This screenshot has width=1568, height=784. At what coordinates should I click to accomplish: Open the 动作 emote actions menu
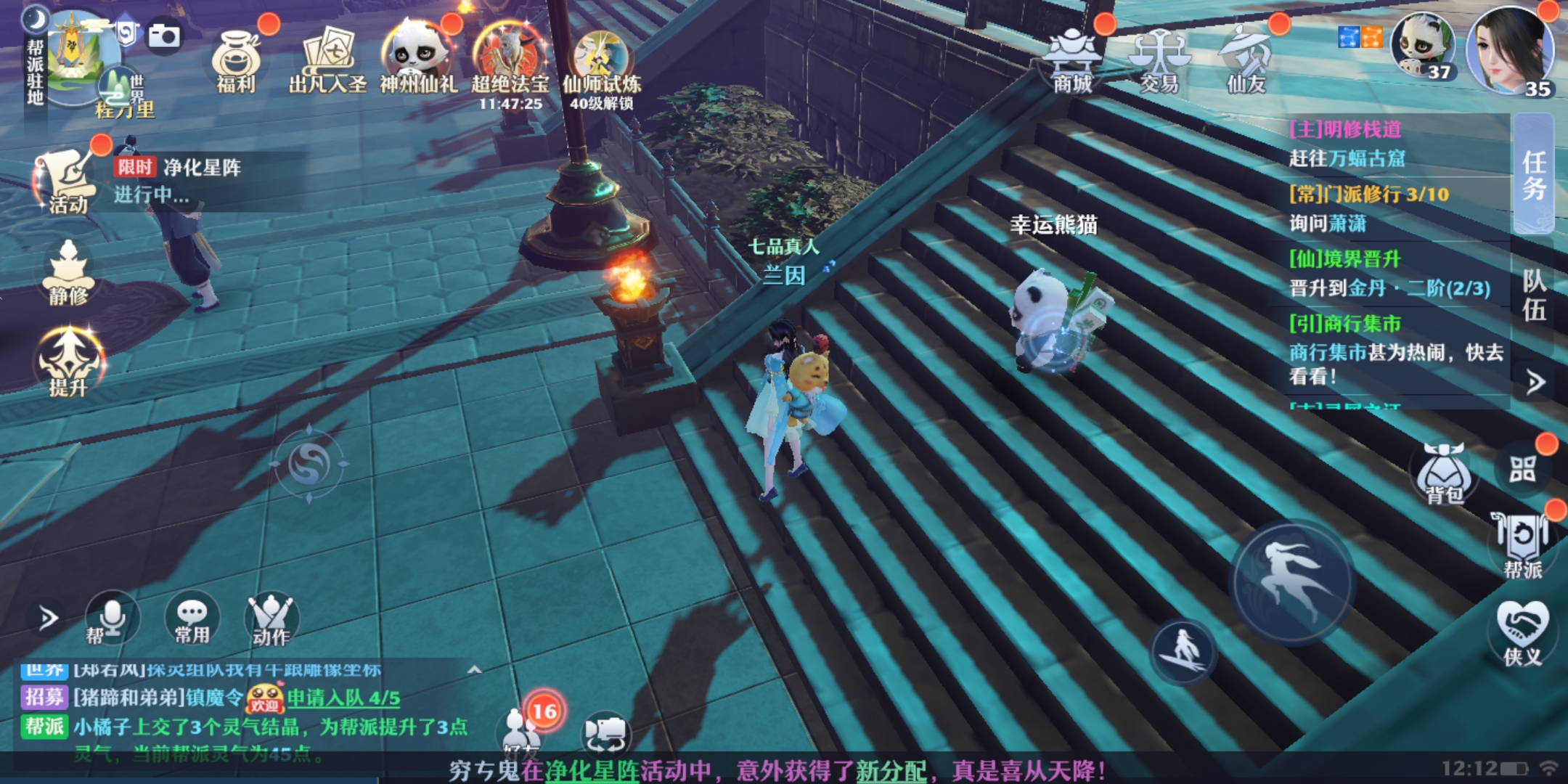271,619
